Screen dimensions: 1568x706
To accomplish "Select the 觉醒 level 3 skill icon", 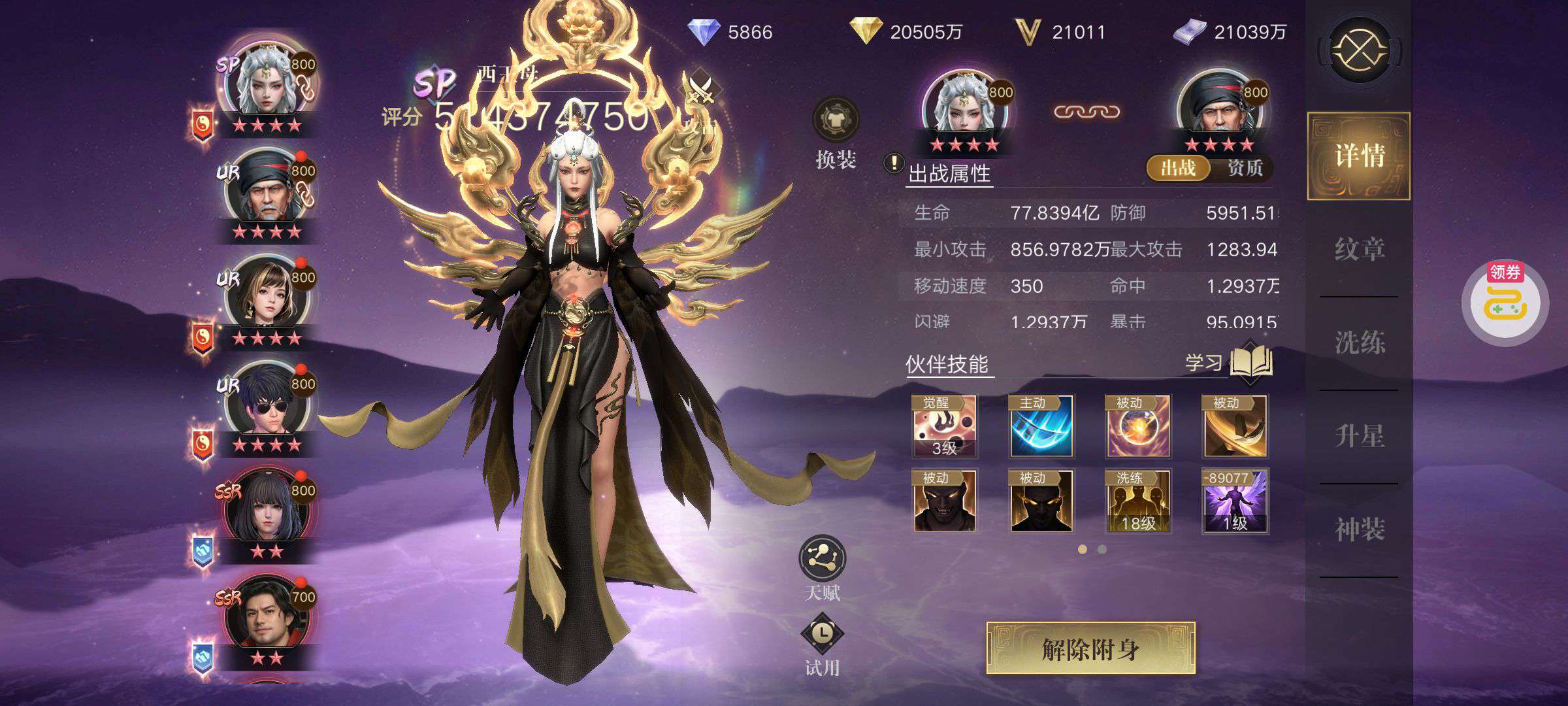I will pyautogui.click(x=944, y=426).
